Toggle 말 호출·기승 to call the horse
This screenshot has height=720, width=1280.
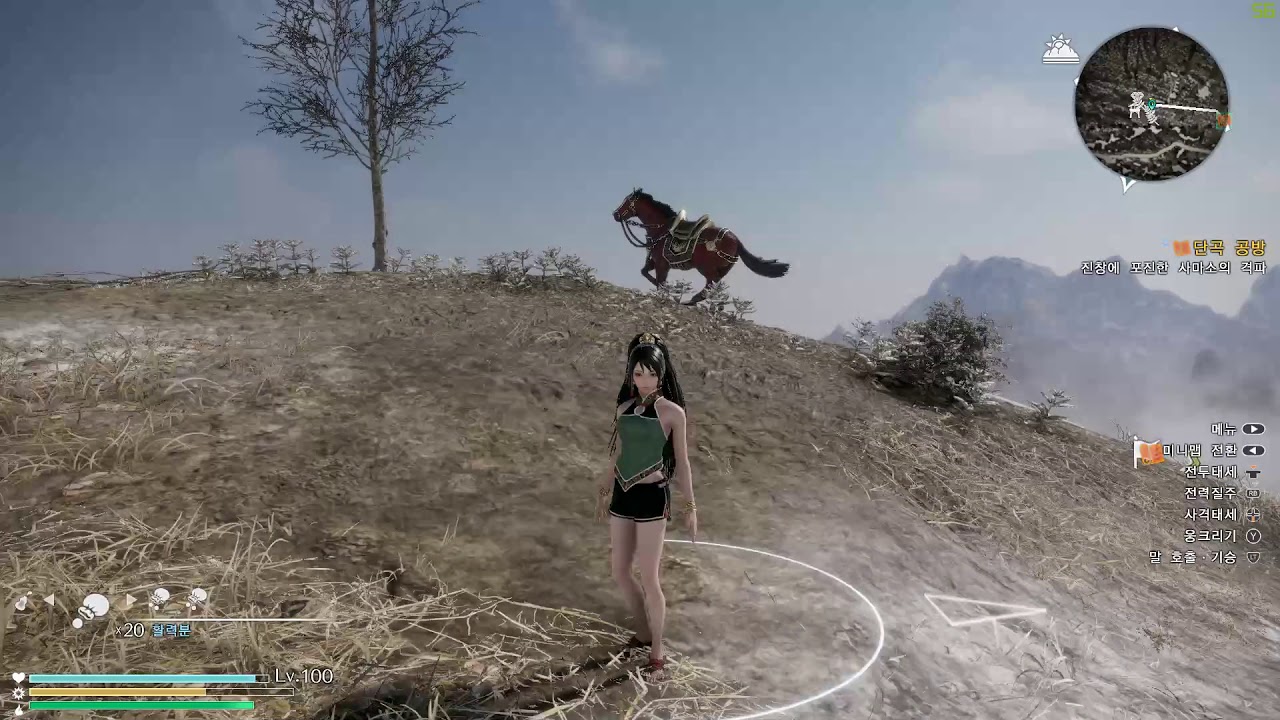point(1252,556)
